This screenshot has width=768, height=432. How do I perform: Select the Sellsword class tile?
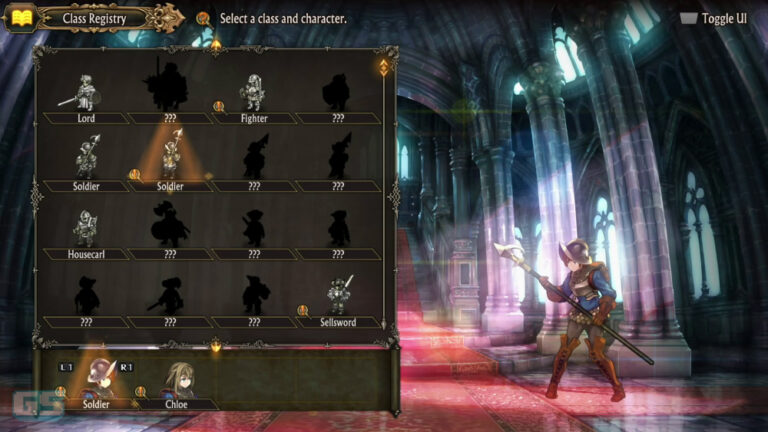coord(338,301)
